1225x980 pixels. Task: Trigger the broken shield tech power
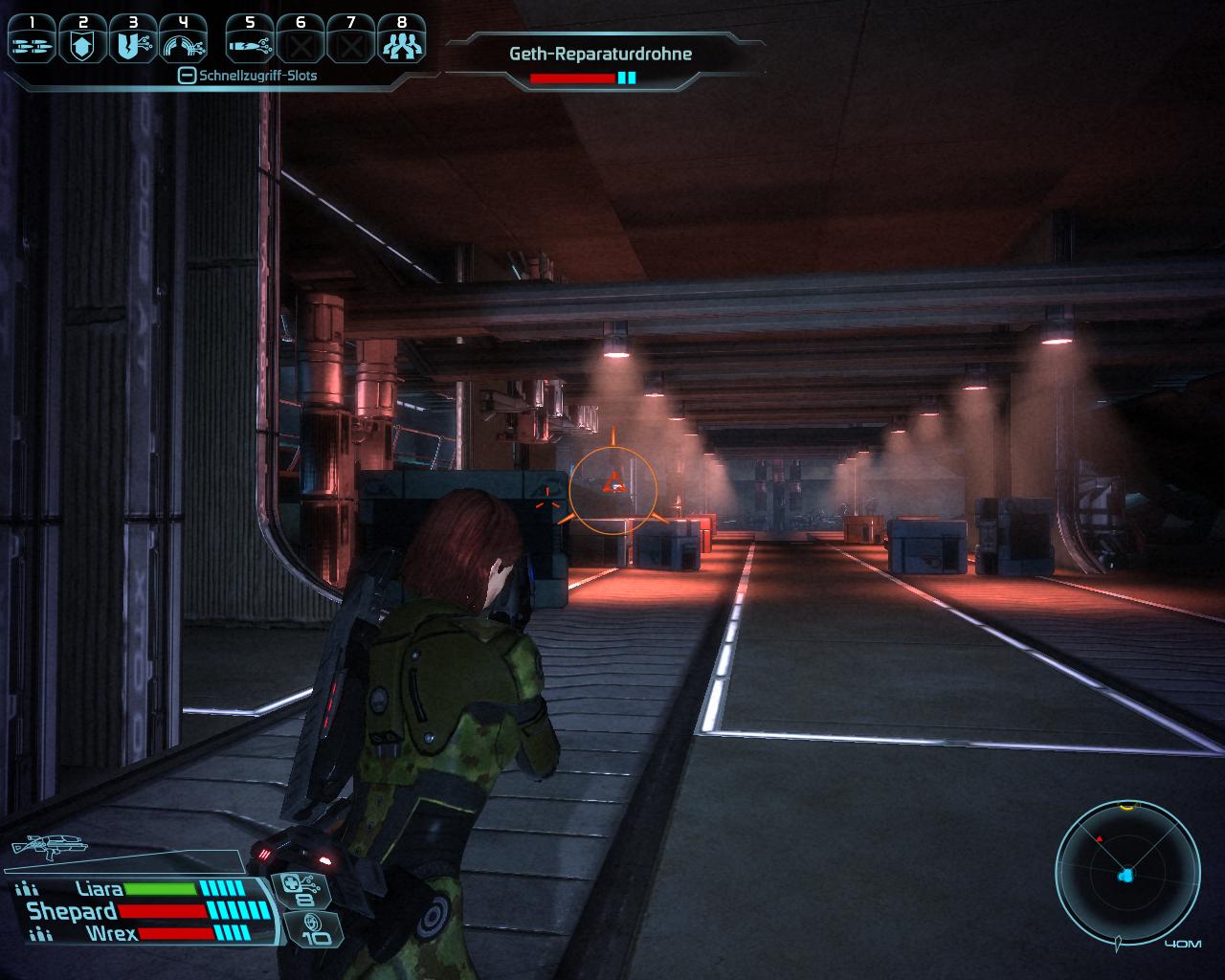133,42
